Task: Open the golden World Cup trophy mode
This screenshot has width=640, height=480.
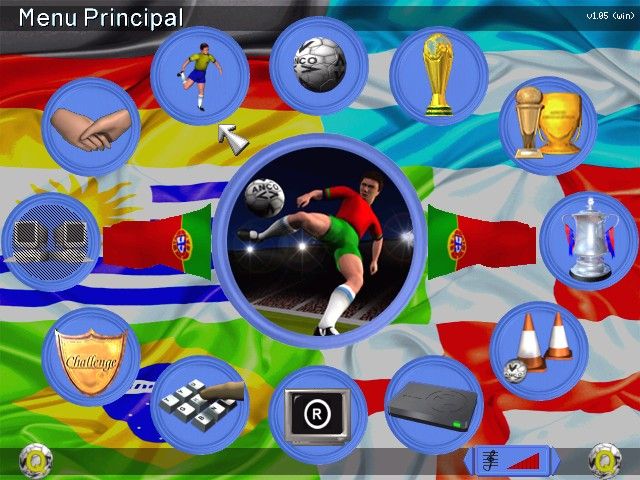Action: (x=439, y=75)
